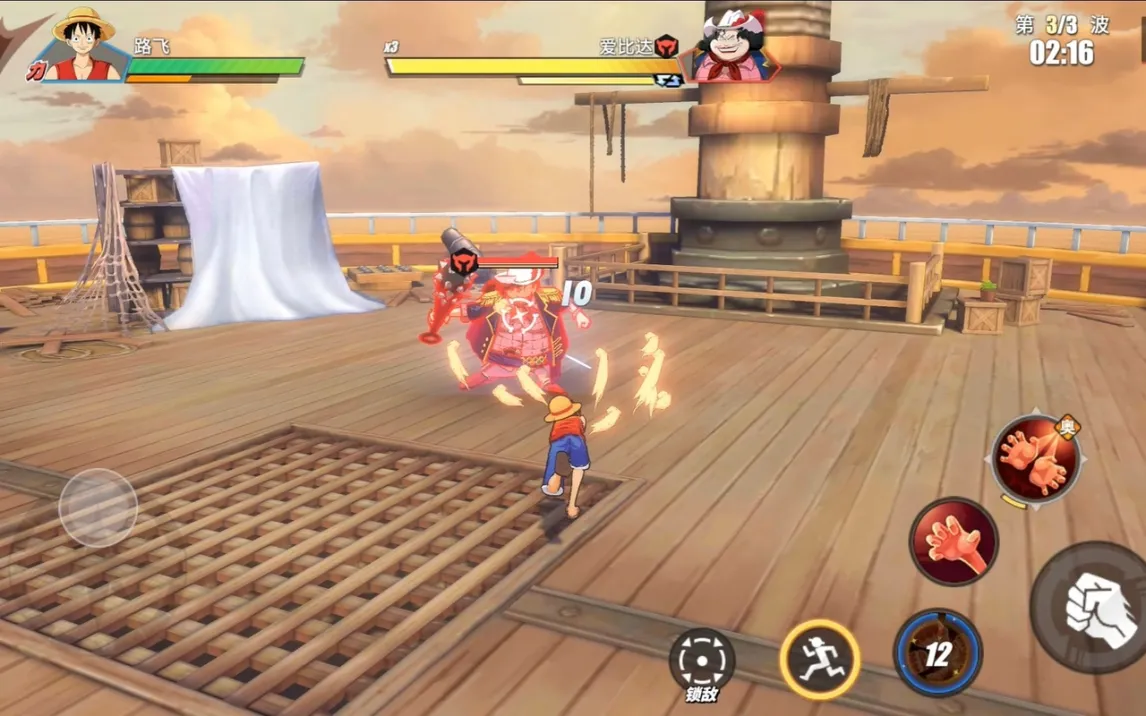Toggle the 锁敌 target lock button
1146x716 pixels.
[701, 661]
